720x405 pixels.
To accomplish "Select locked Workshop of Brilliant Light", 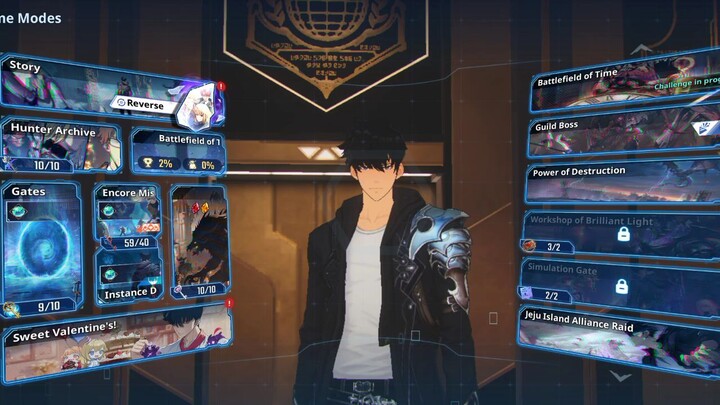I will (x=622, y=232).
